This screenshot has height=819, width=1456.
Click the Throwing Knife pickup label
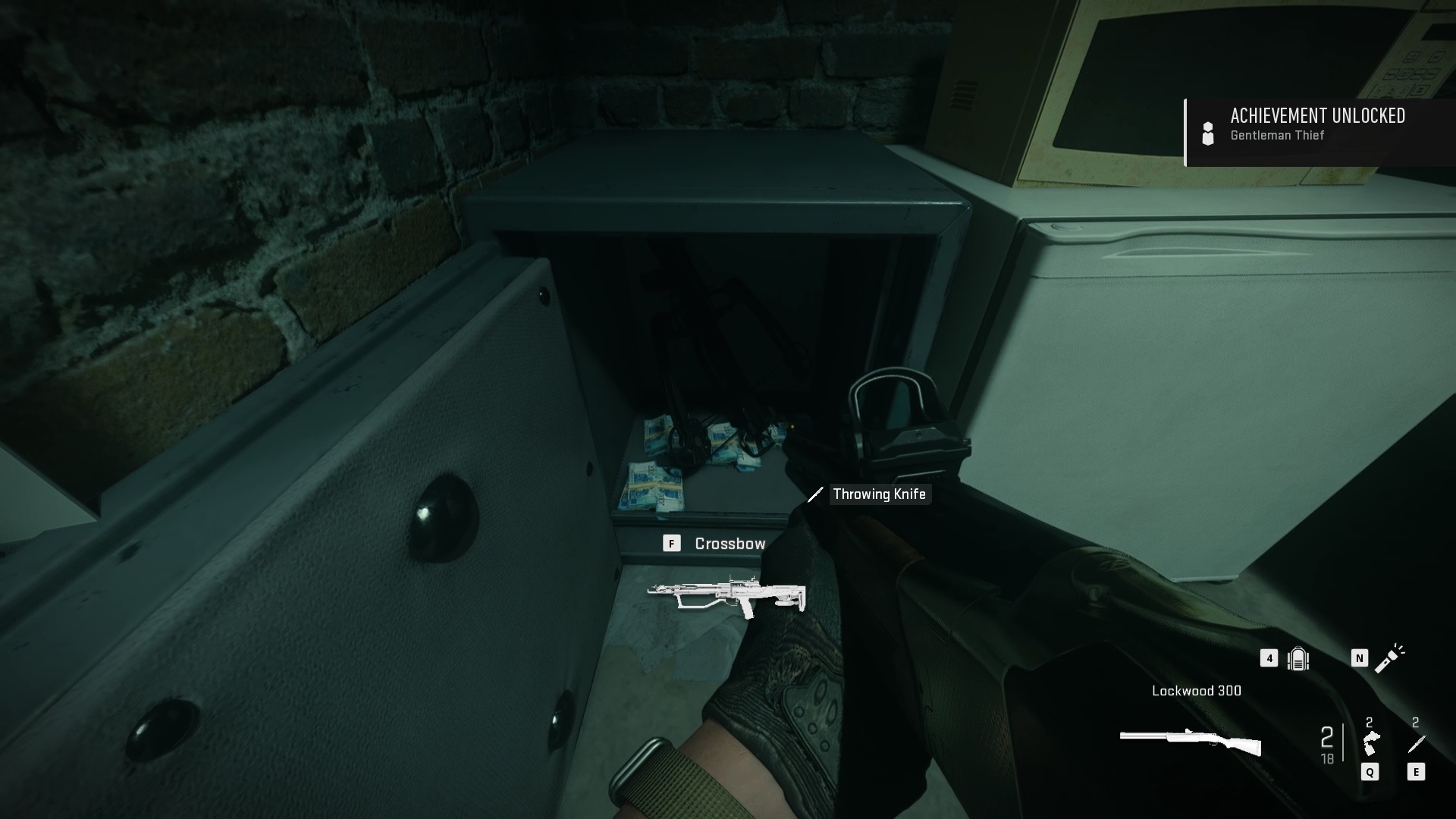[x=880, y=494]
